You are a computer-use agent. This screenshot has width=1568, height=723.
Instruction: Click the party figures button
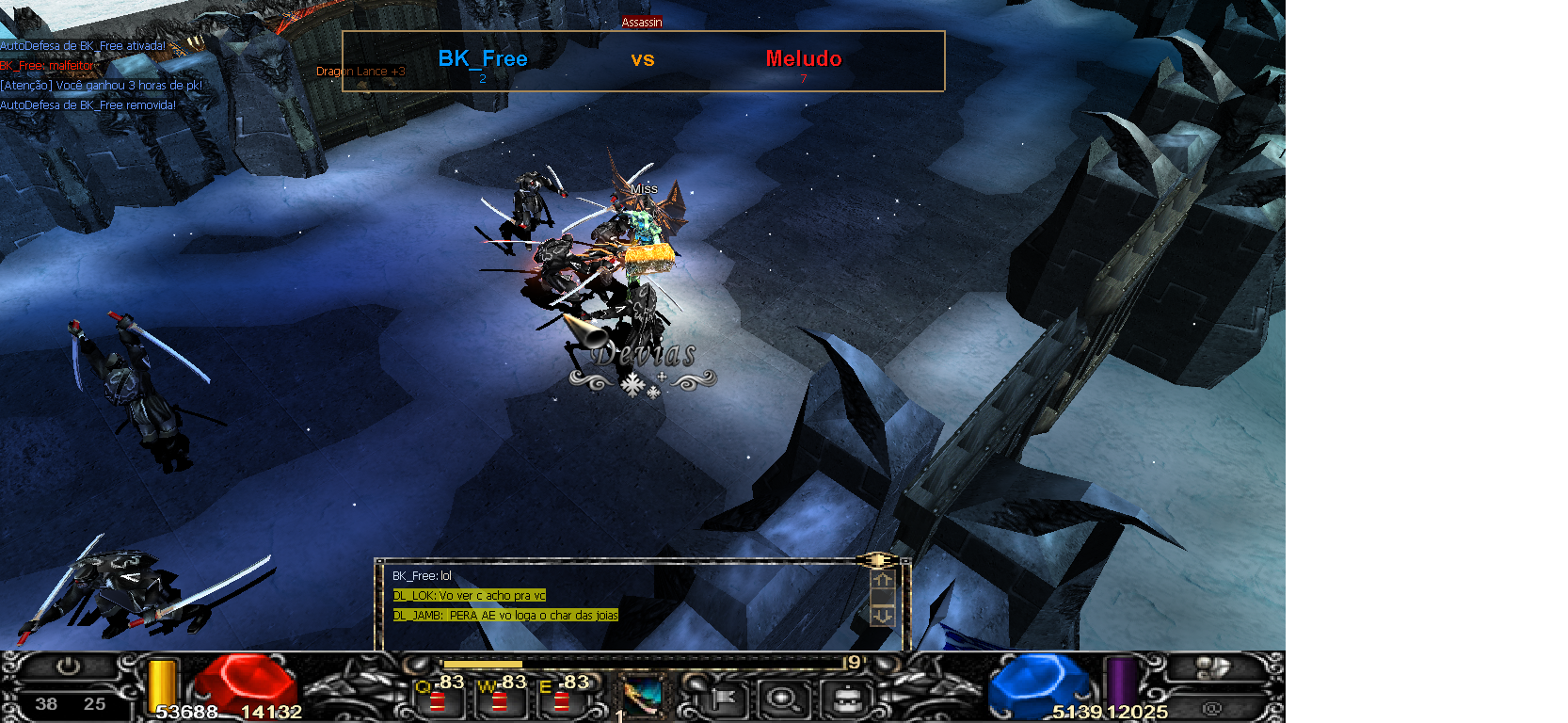[x=1212, y=667]
